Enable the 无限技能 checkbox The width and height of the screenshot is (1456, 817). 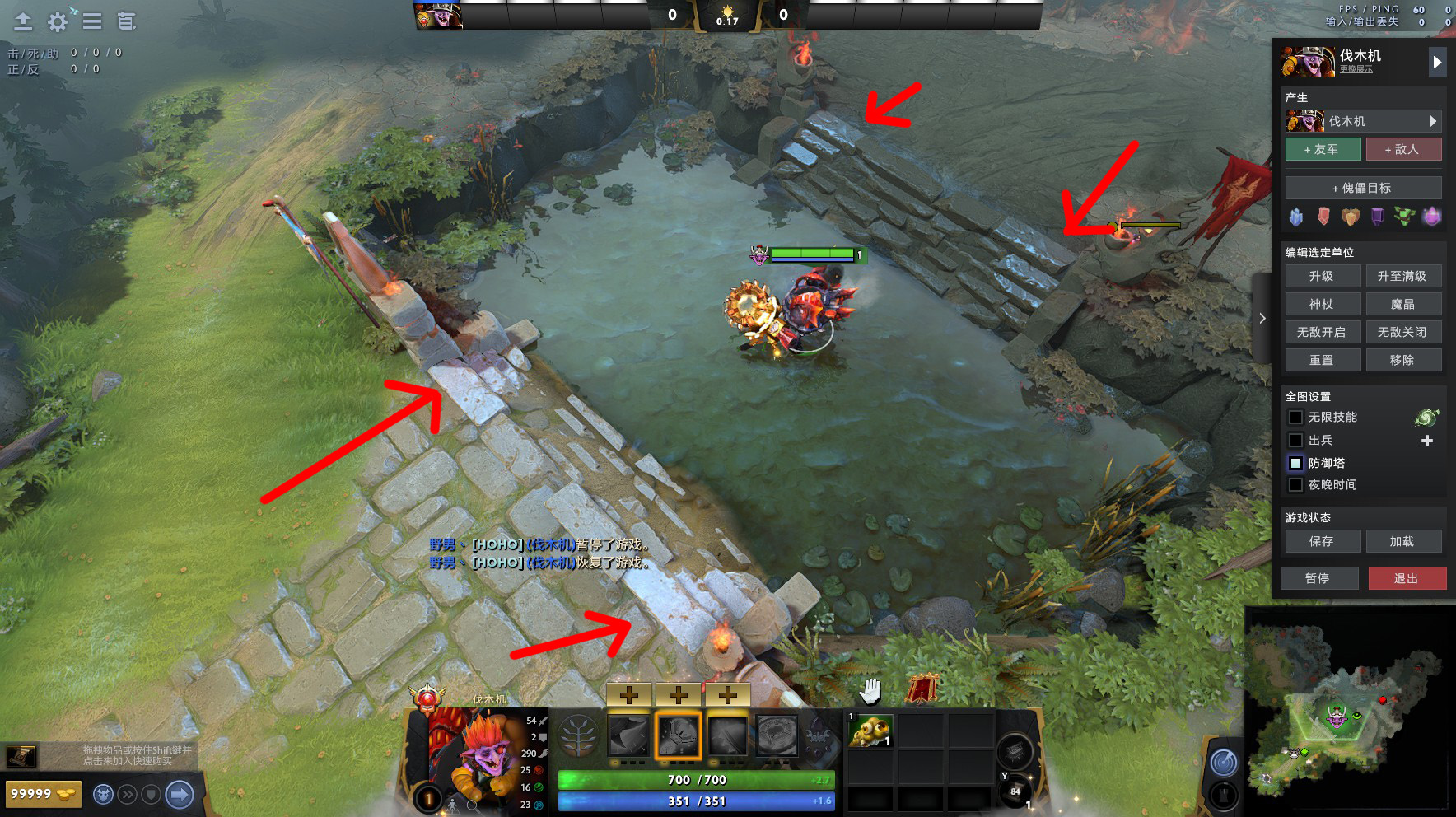point(1295,418)
